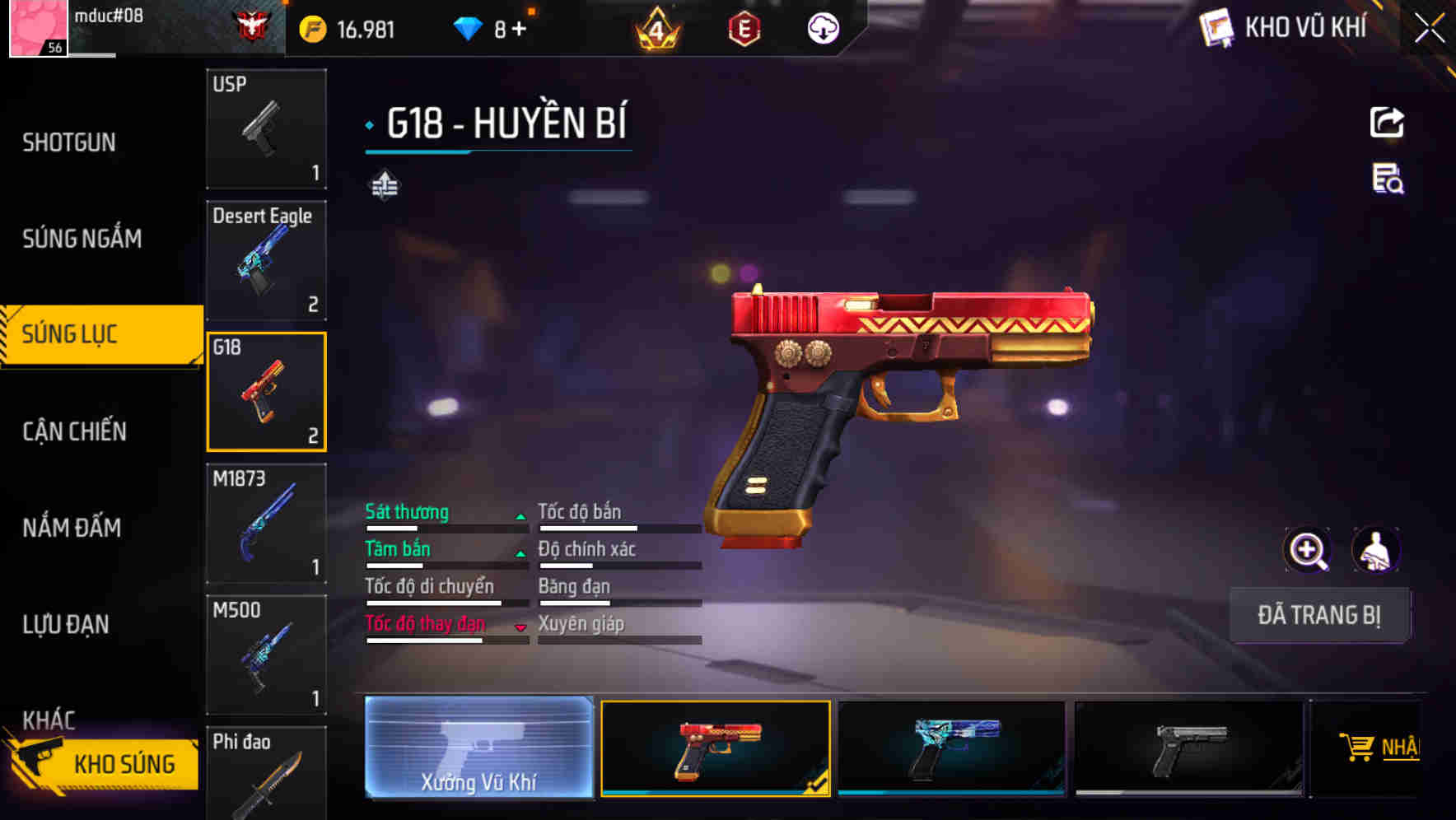
Task: Switch to the SHOTGUN category tab
Action: coord(69,142)
